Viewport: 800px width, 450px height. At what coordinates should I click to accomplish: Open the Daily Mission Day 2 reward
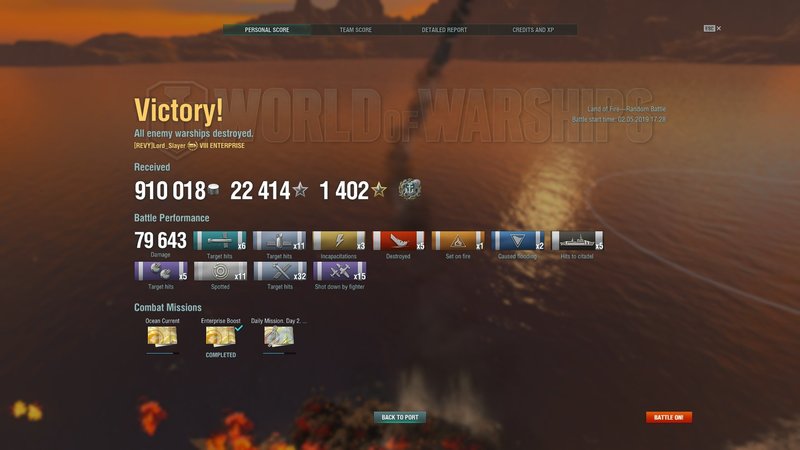click(279, 336)
